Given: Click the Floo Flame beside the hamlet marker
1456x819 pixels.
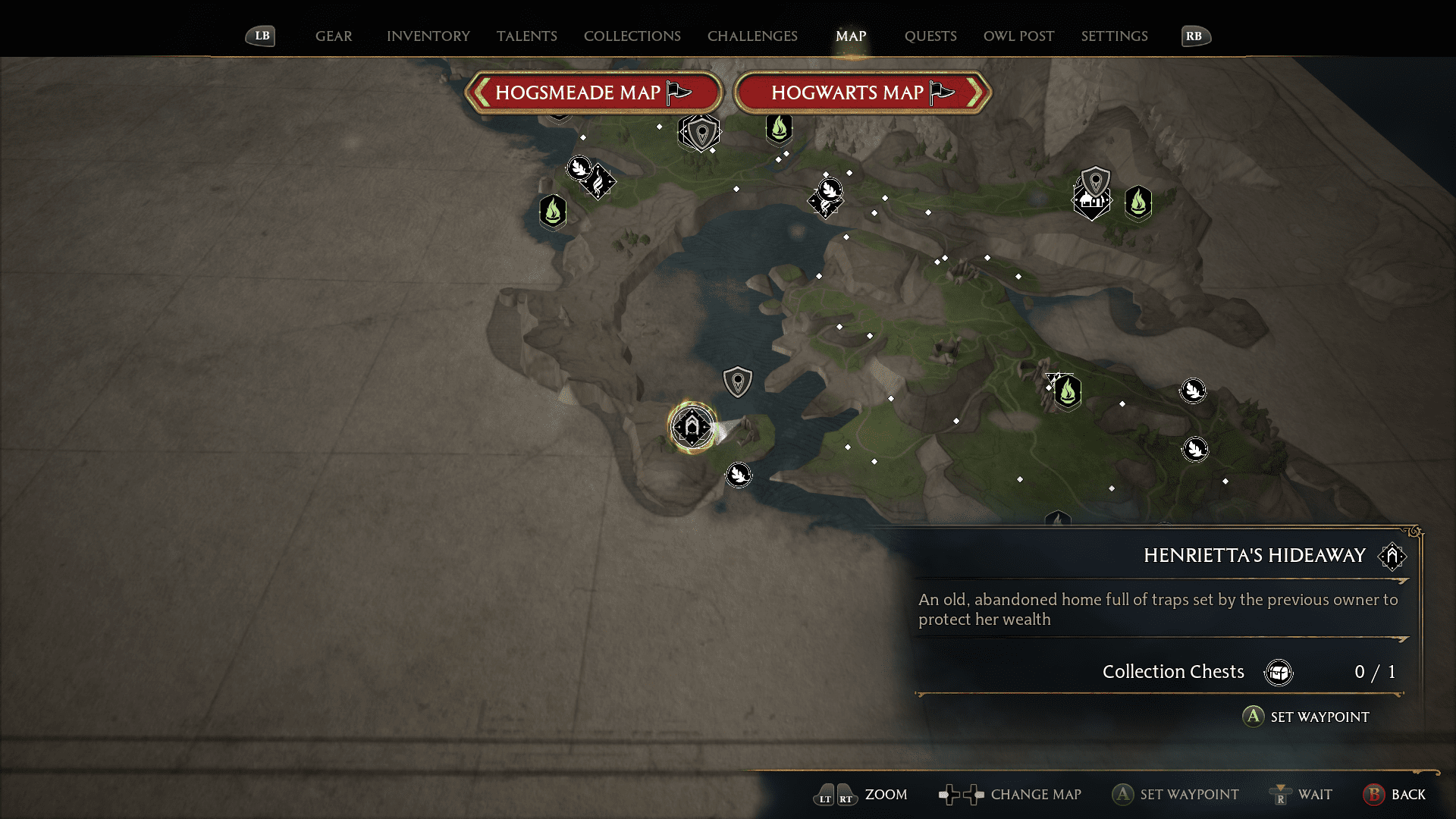Looking at the screenshot, I should 1140,202.
